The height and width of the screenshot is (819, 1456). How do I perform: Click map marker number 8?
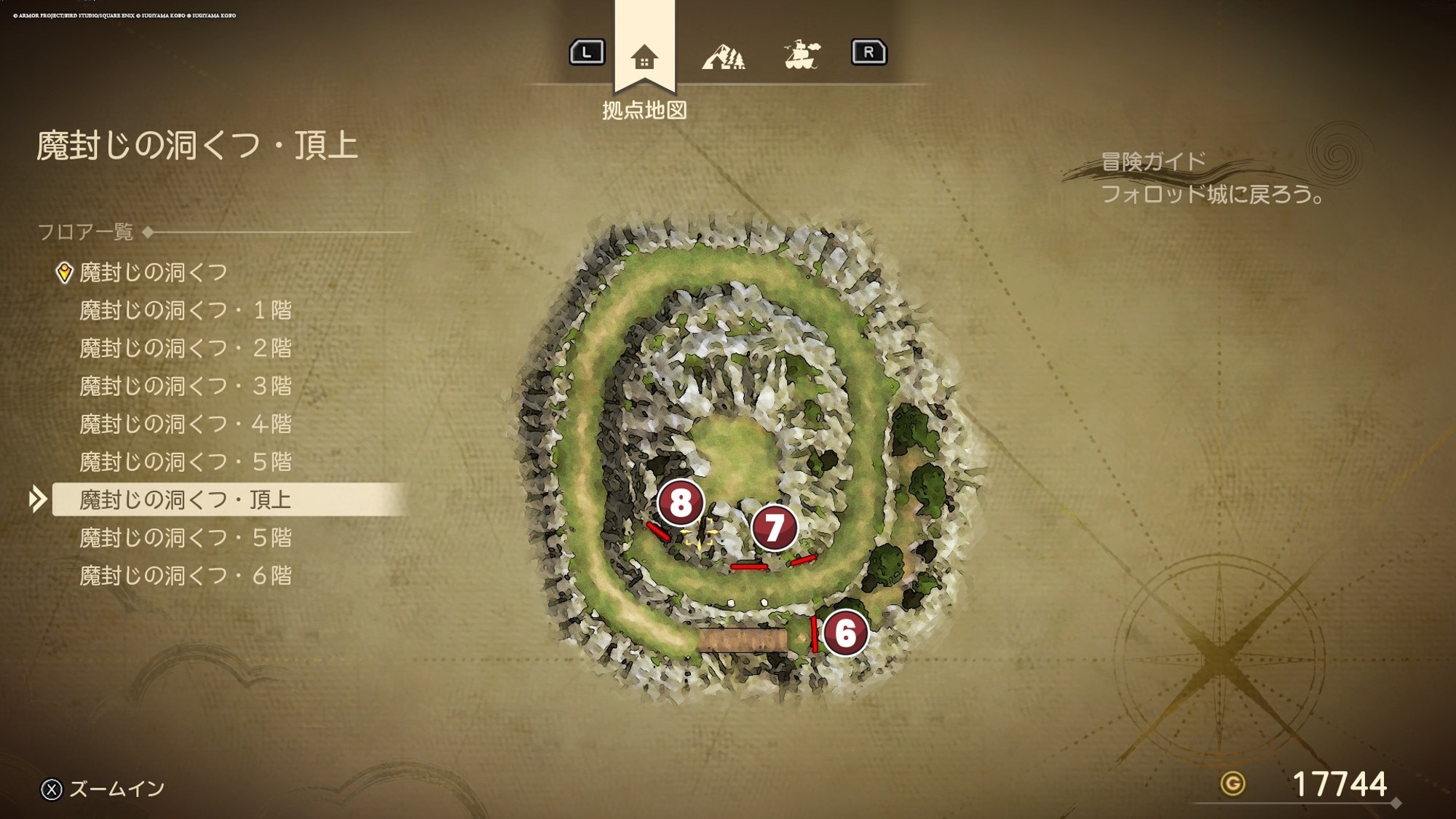680,502
